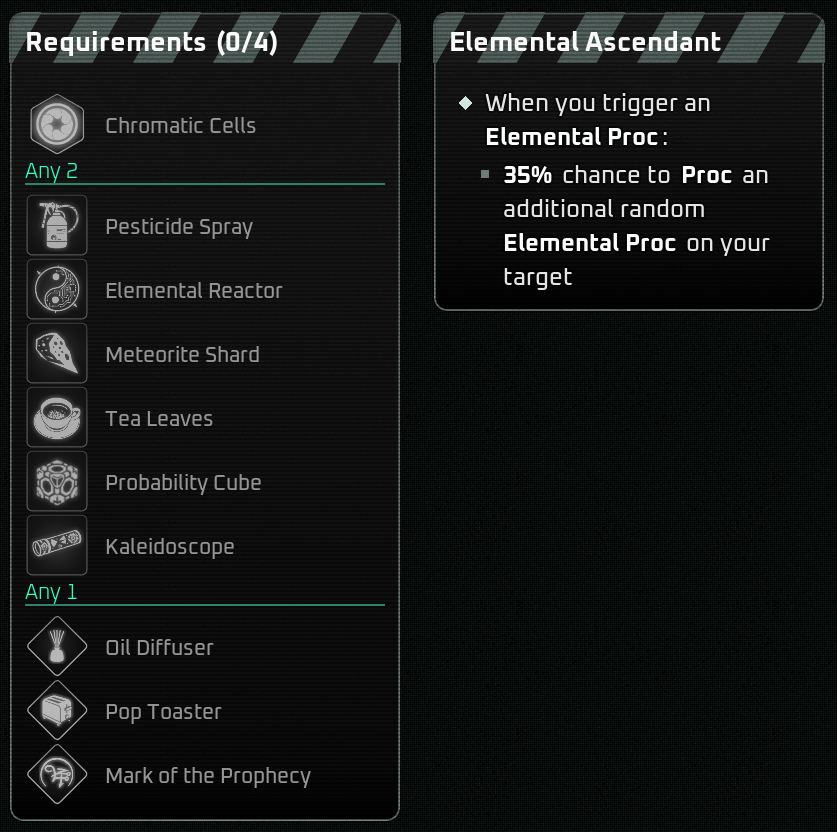Select the Chromatic Cells requirement

tap(180, 126)
